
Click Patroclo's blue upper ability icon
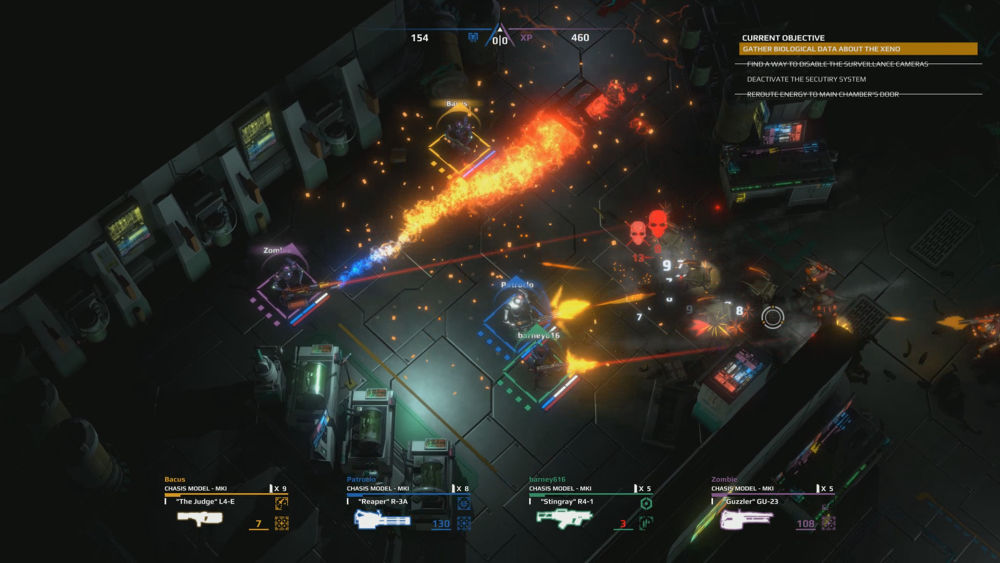[x=464, y=503]
